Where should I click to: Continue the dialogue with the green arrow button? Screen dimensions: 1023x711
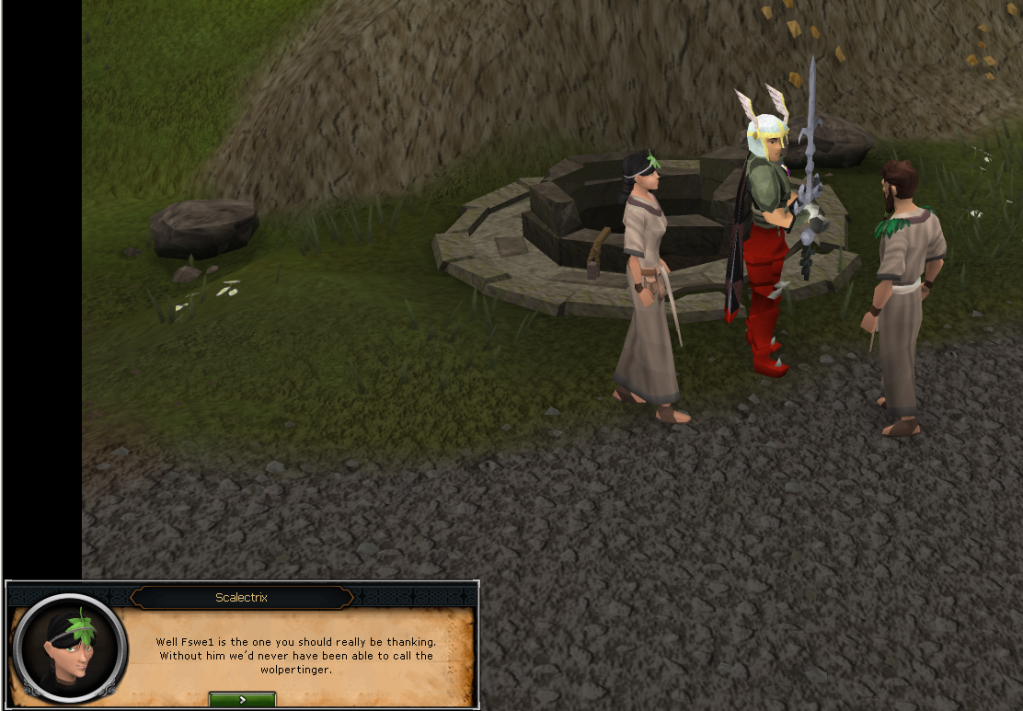coord(242,699)
